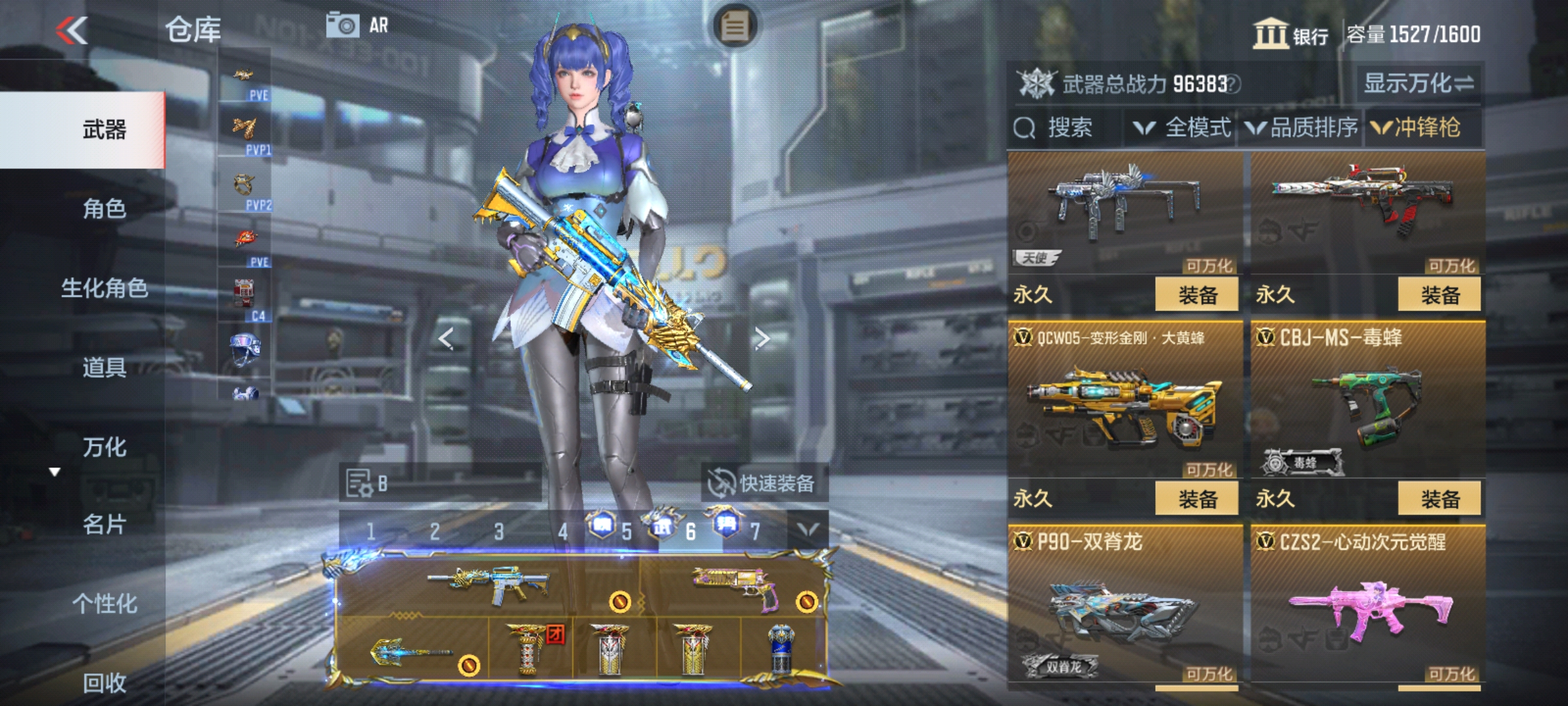Go back with the double-arrow button
Screen dimensions: 1568x706
point(72,30)
